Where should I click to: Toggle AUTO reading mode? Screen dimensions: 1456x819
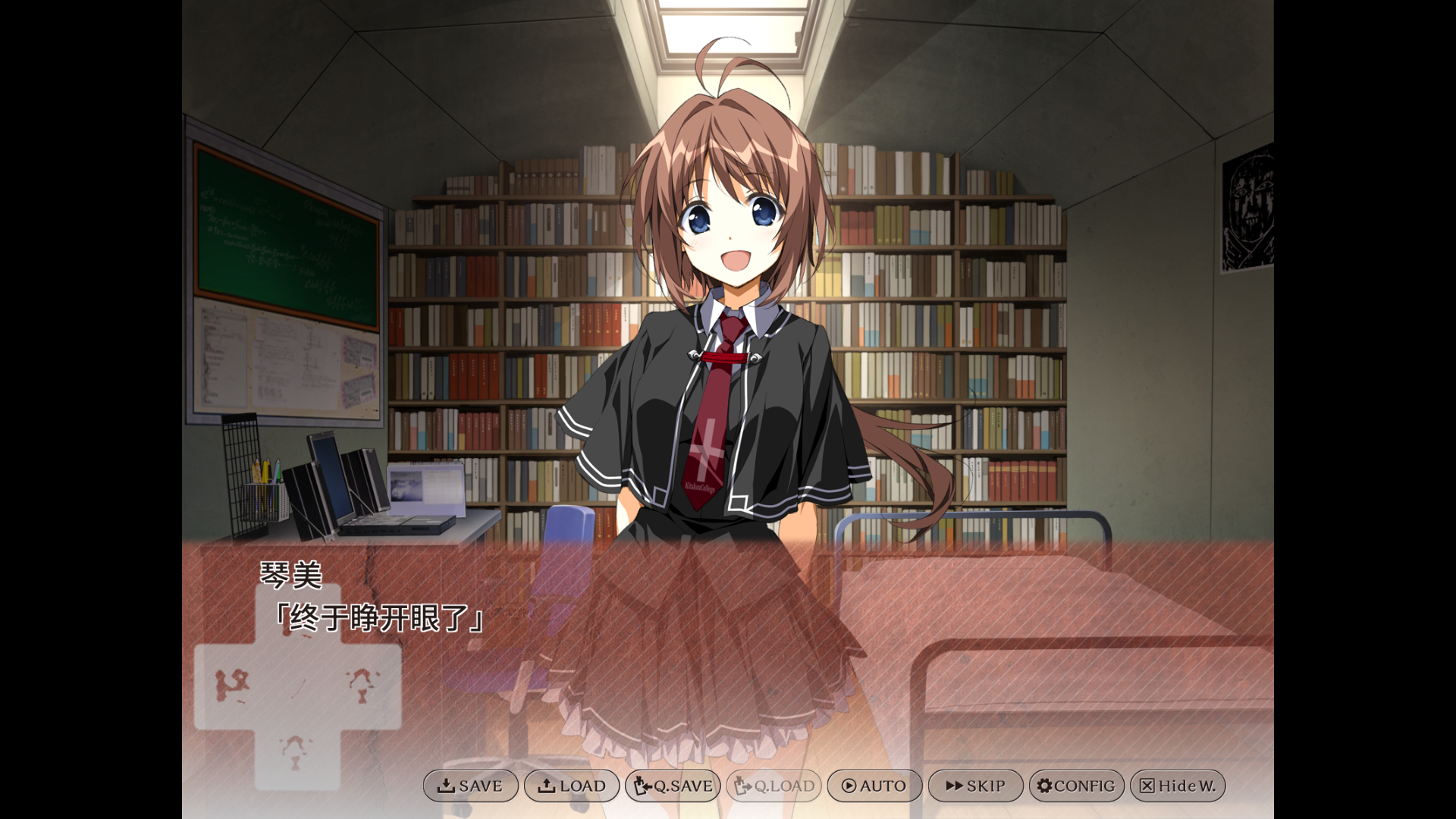pyautogui.click(x=874, y=786)
